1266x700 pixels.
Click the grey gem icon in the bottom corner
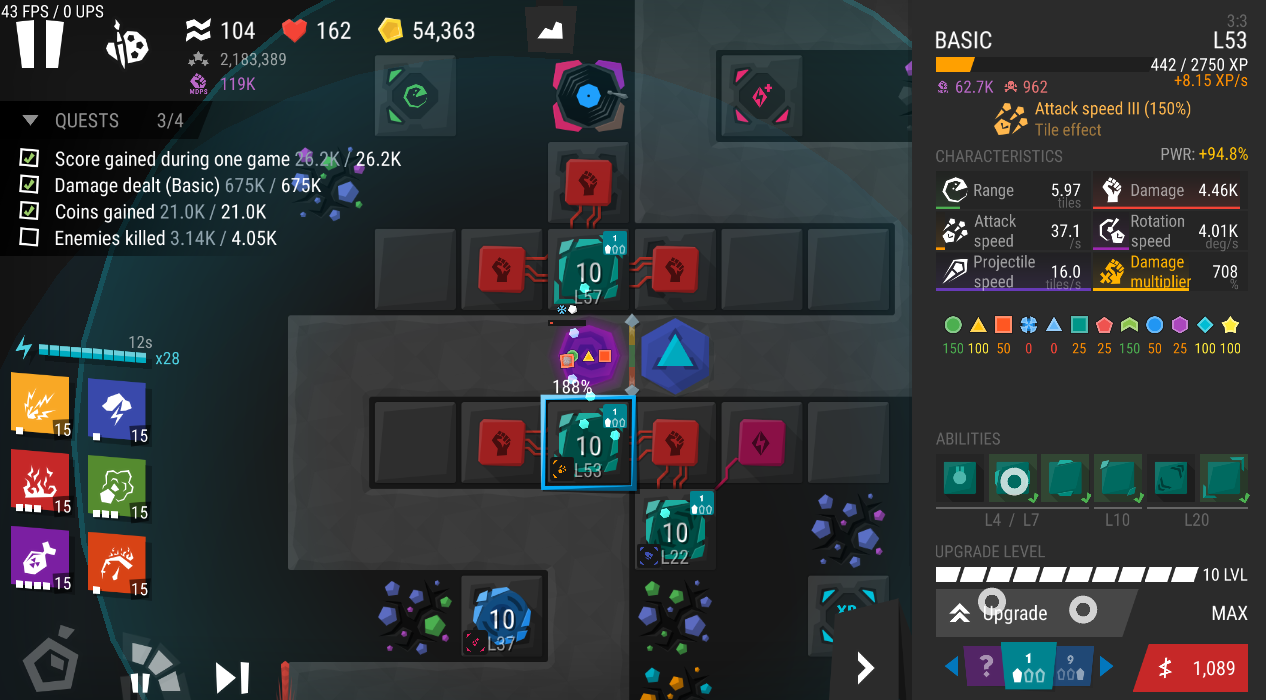[49, 665]
